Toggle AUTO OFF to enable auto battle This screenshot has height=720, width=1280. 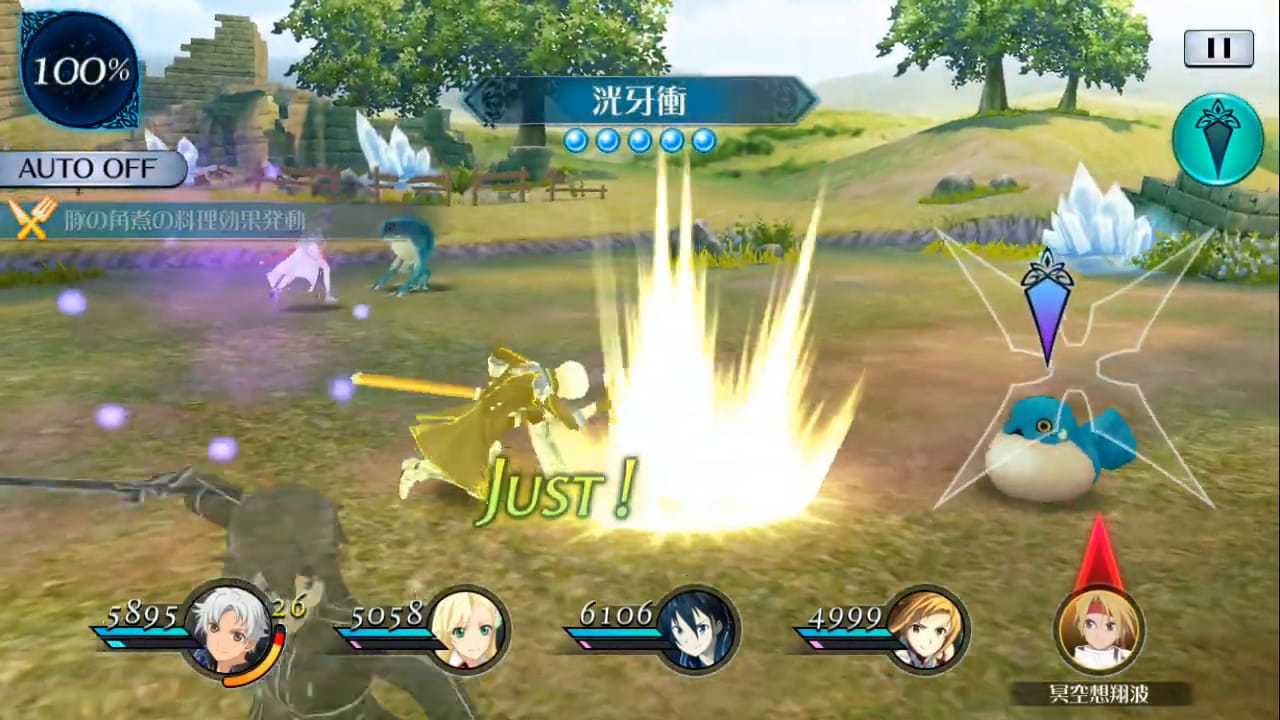[88, 168]
